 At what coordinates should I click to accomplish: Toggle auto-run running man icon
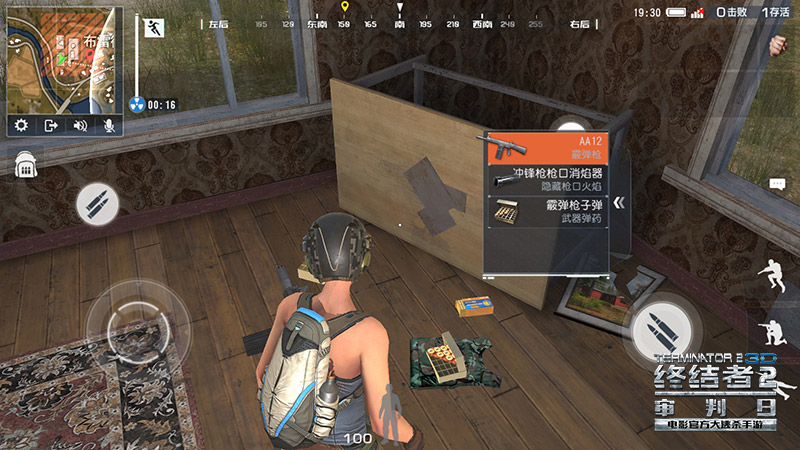coord(154,28)
